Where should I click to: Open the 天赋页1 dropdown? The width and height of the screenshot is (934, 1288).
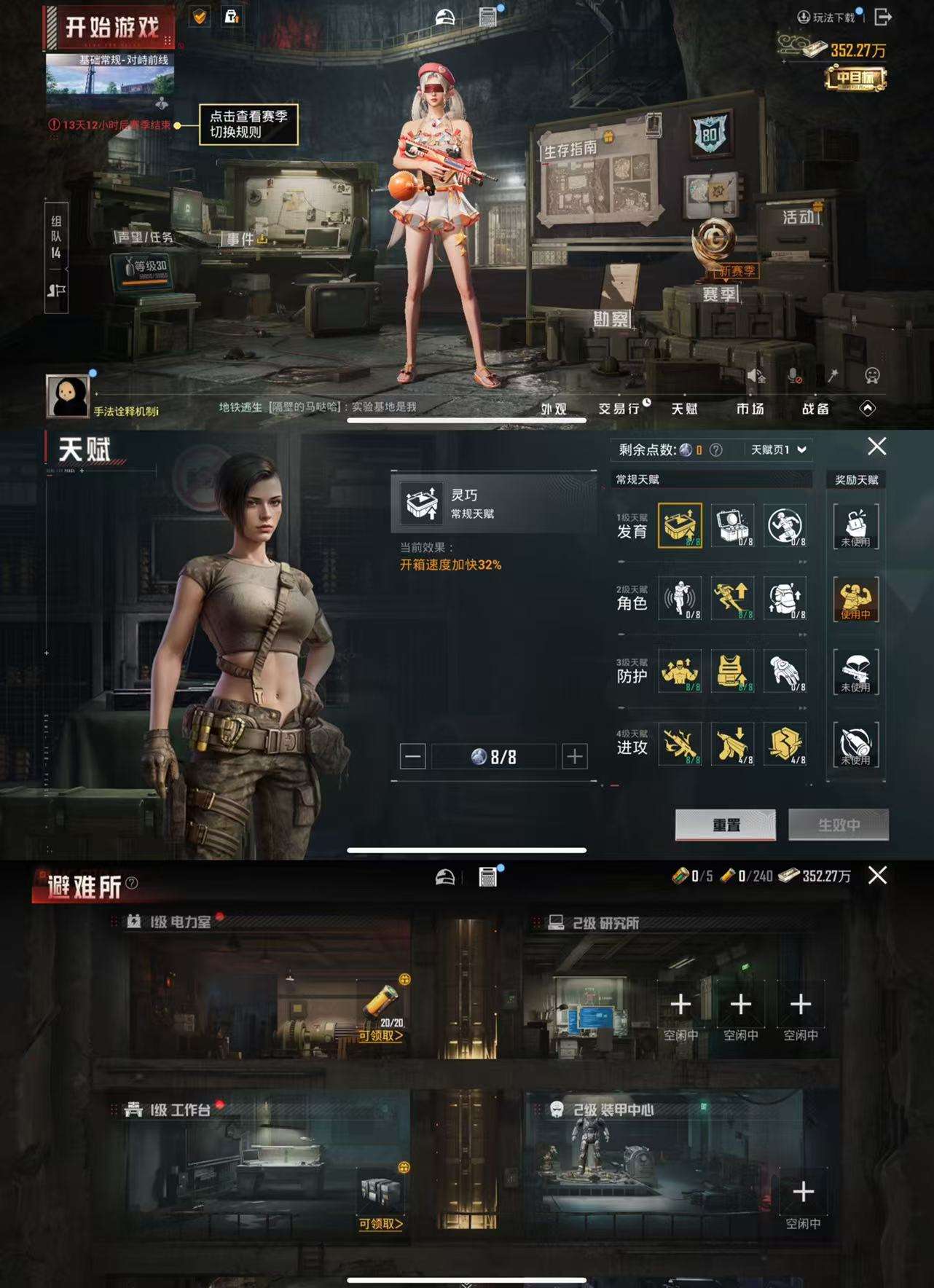pos(774,449)
